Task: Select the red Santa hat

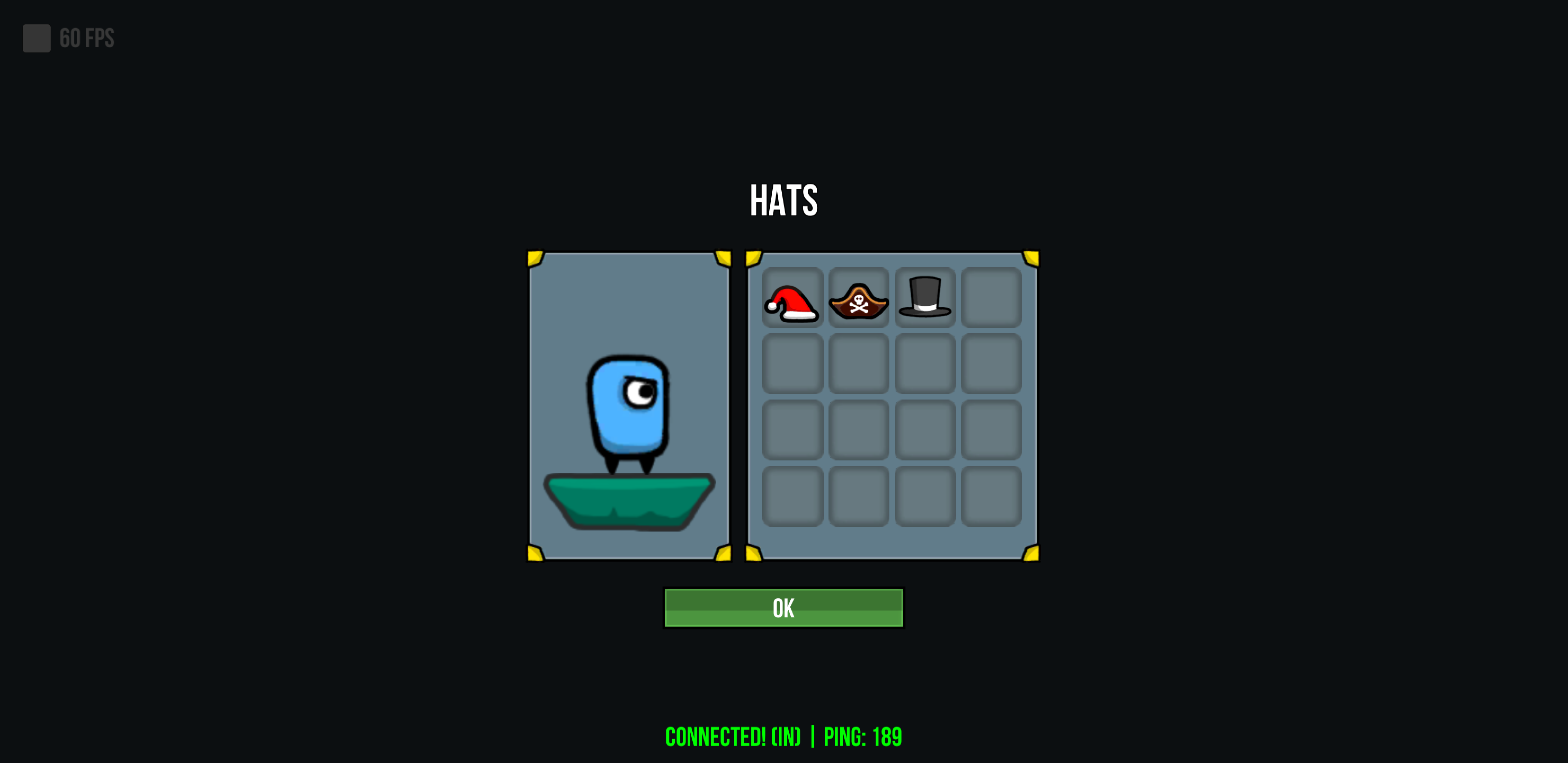Action: coord(792,298)
